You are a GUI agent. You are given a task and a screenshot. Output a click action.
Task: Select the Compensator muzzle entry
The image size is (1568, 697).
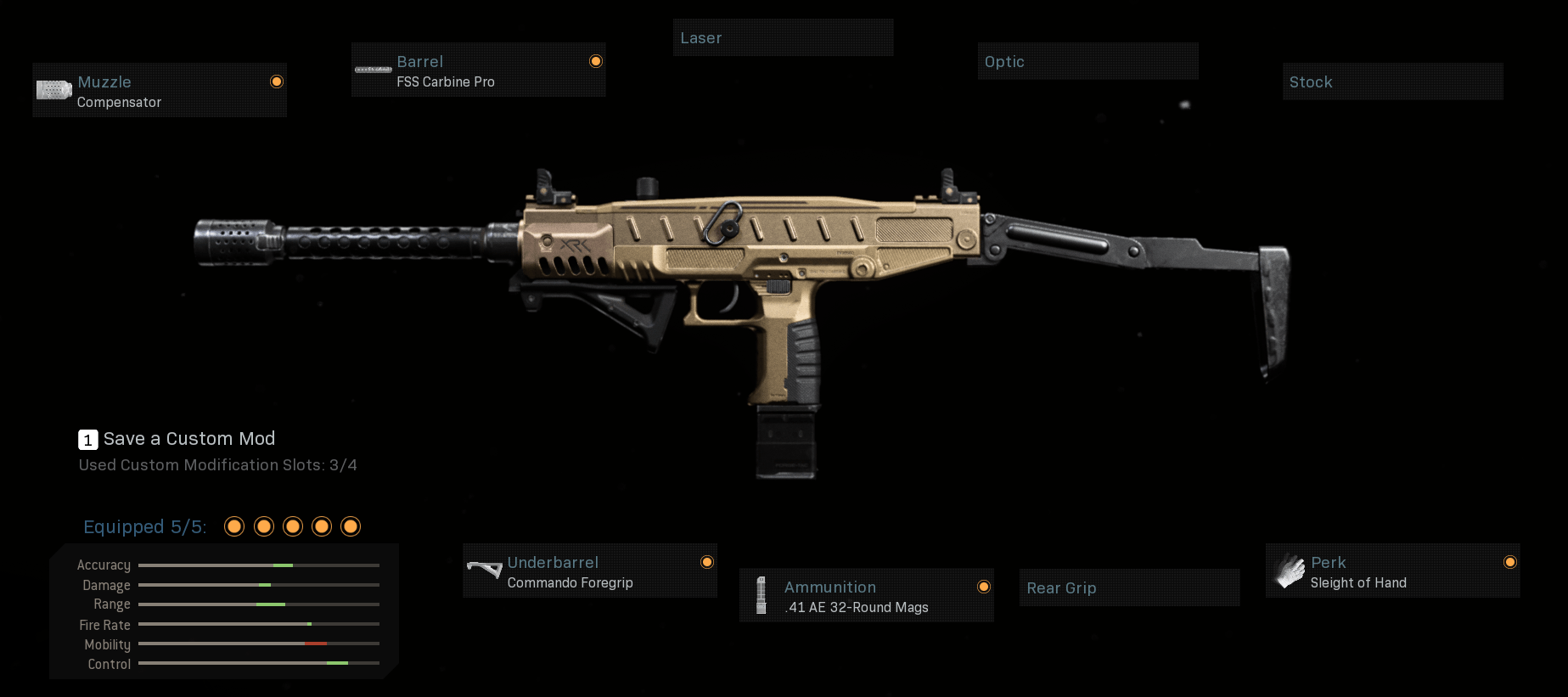coord(119,102)
